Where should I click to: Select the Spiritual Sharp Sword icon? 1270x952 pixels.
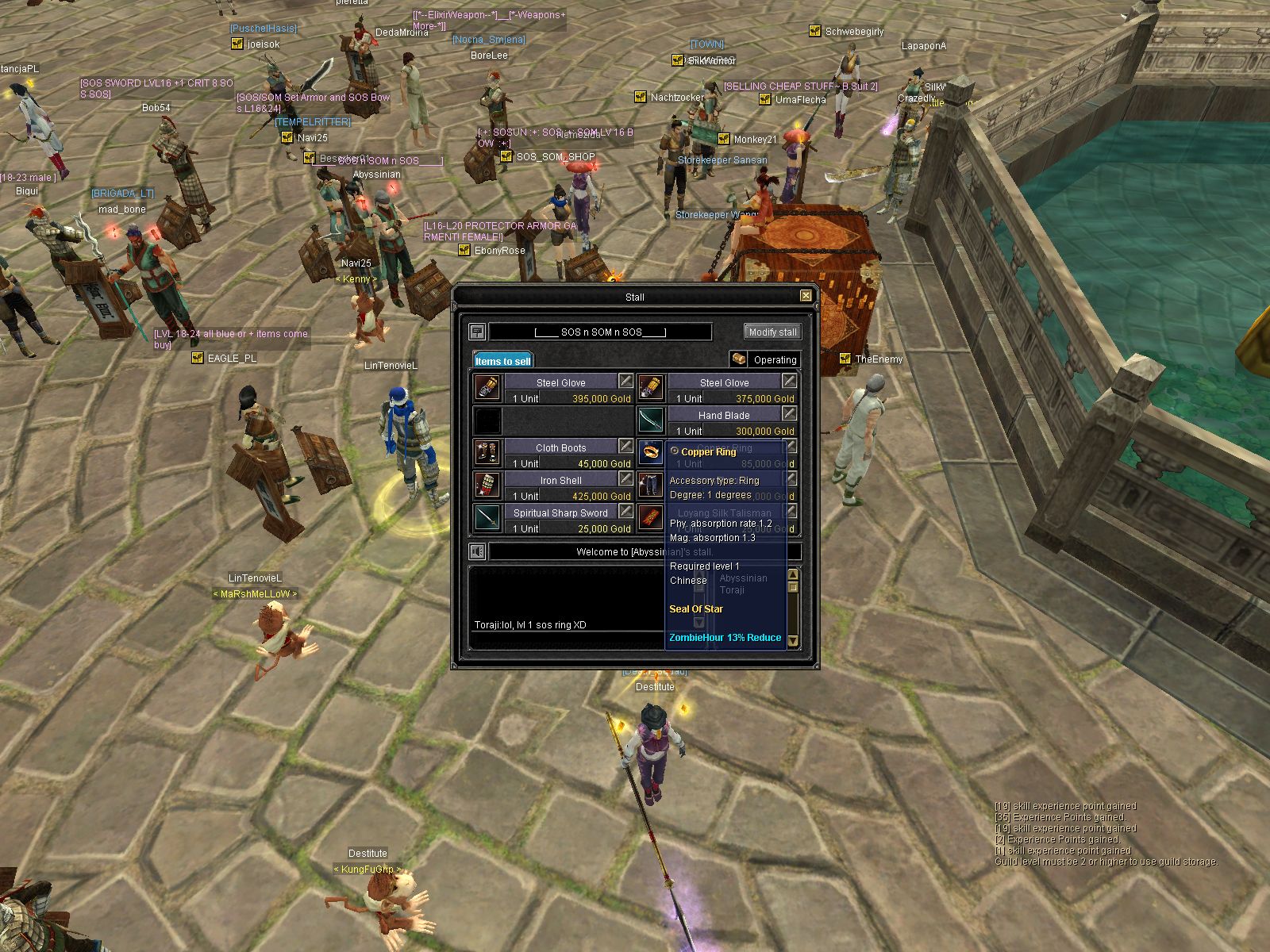tap(487, 518)
